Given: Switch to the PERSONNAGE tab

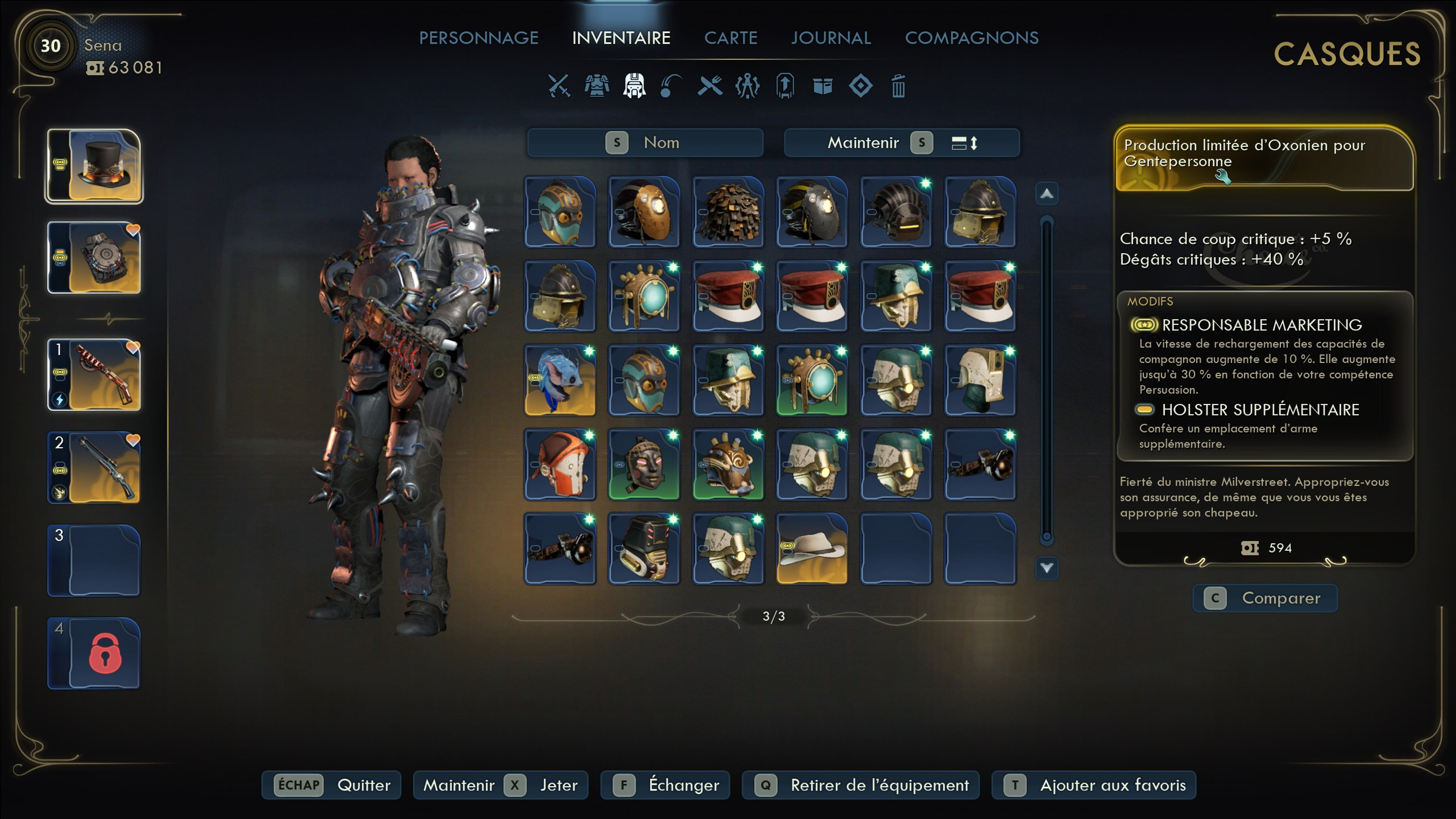Looking at the screenshot, I should tap(478, 38).
